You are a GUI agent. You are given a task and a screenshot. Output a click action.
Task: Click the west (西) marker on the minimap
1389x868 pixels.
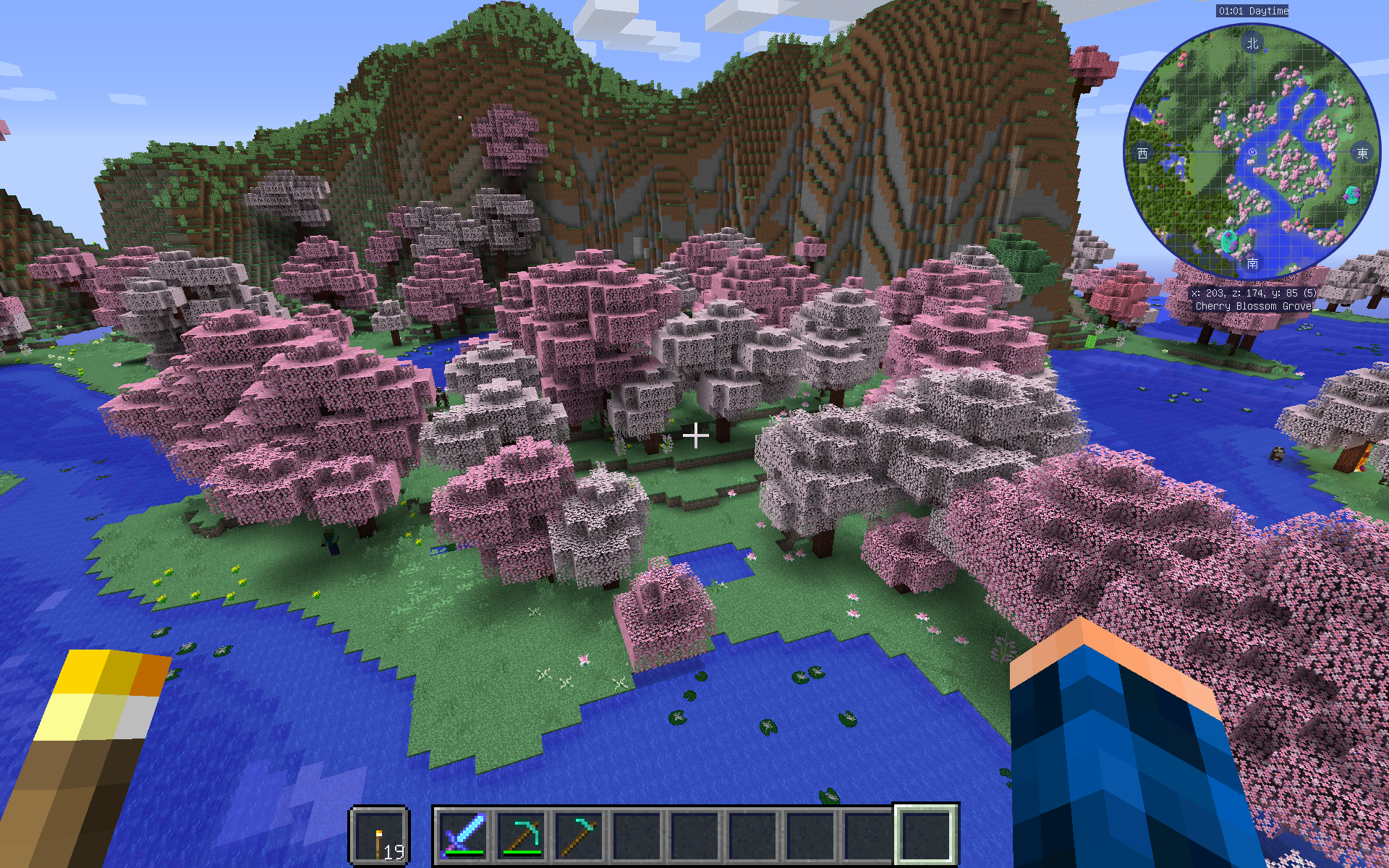tap(1142, 153)
